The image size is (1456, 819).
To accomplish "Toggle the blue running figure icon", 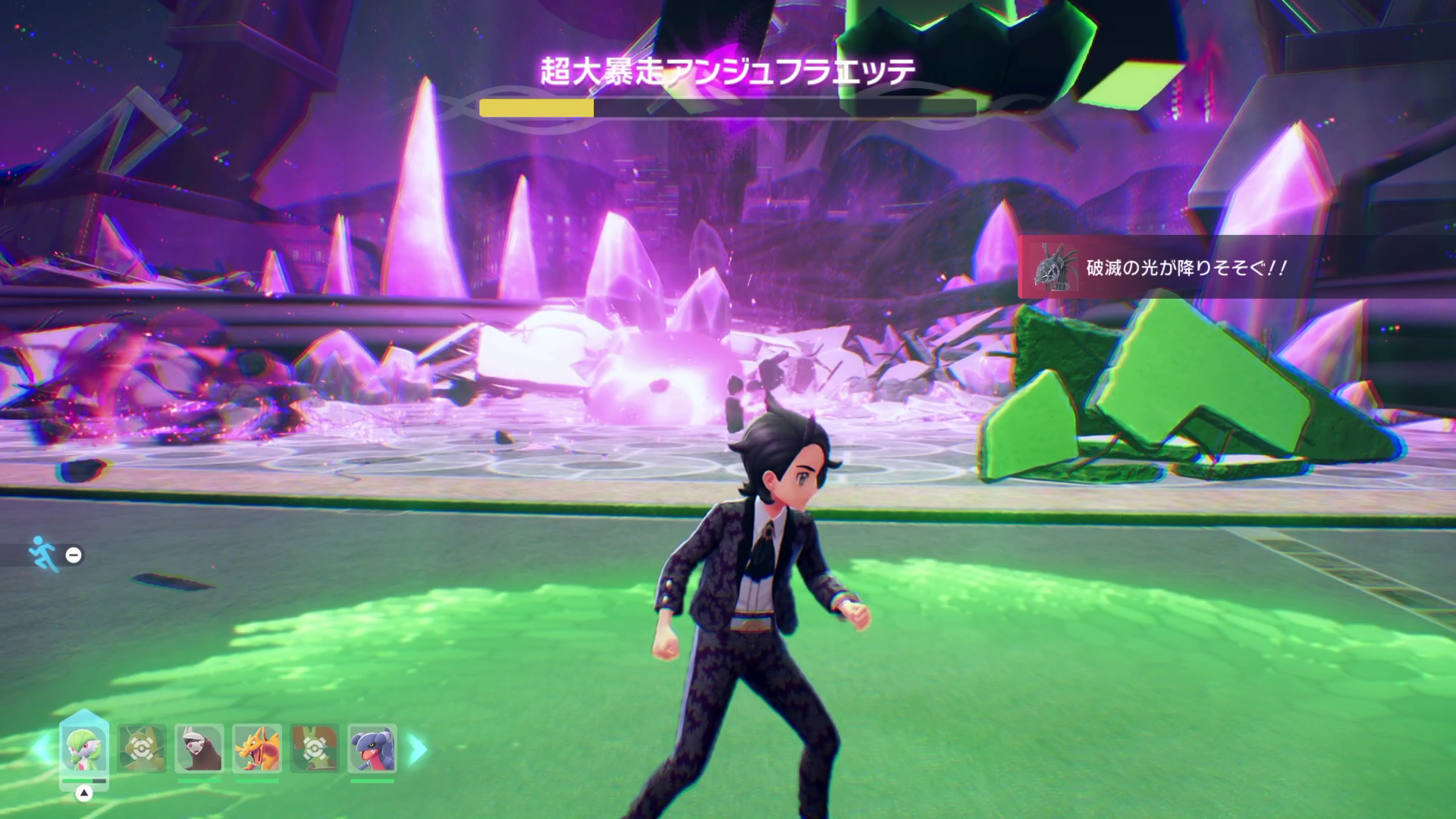I will 40,554.
